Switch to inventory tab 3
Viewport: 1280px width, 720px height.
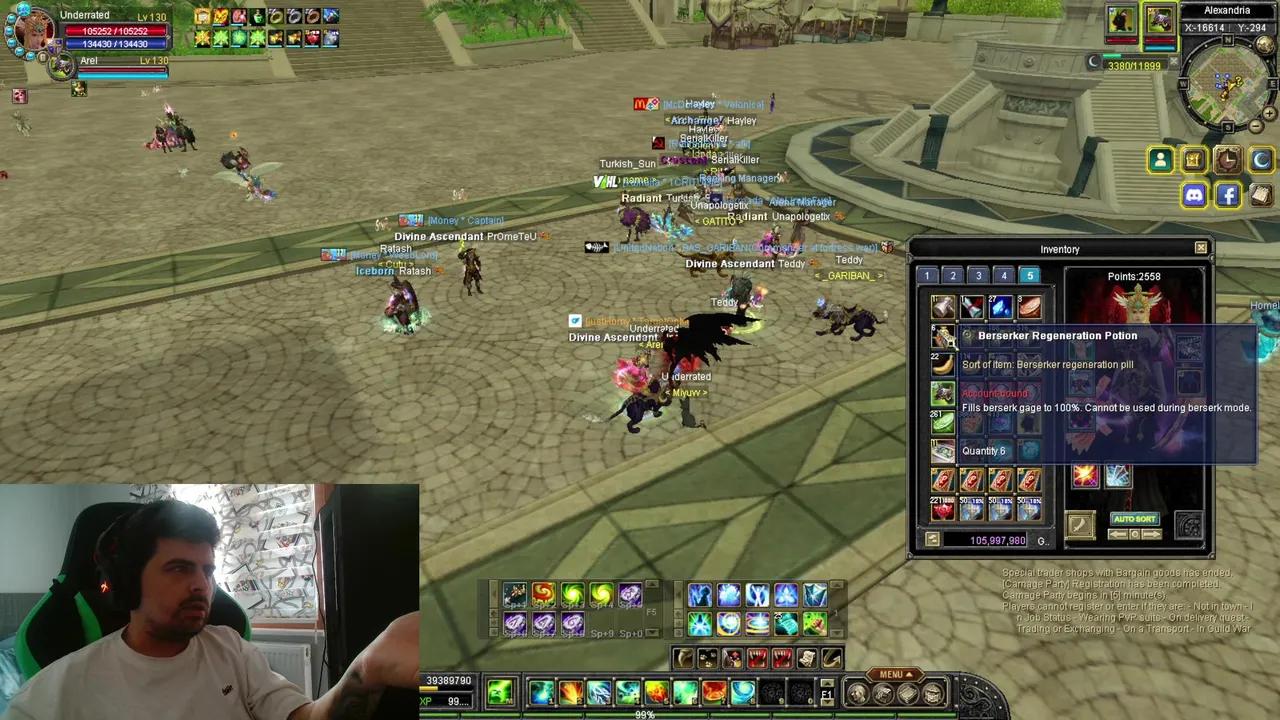[x=979, y=275]
